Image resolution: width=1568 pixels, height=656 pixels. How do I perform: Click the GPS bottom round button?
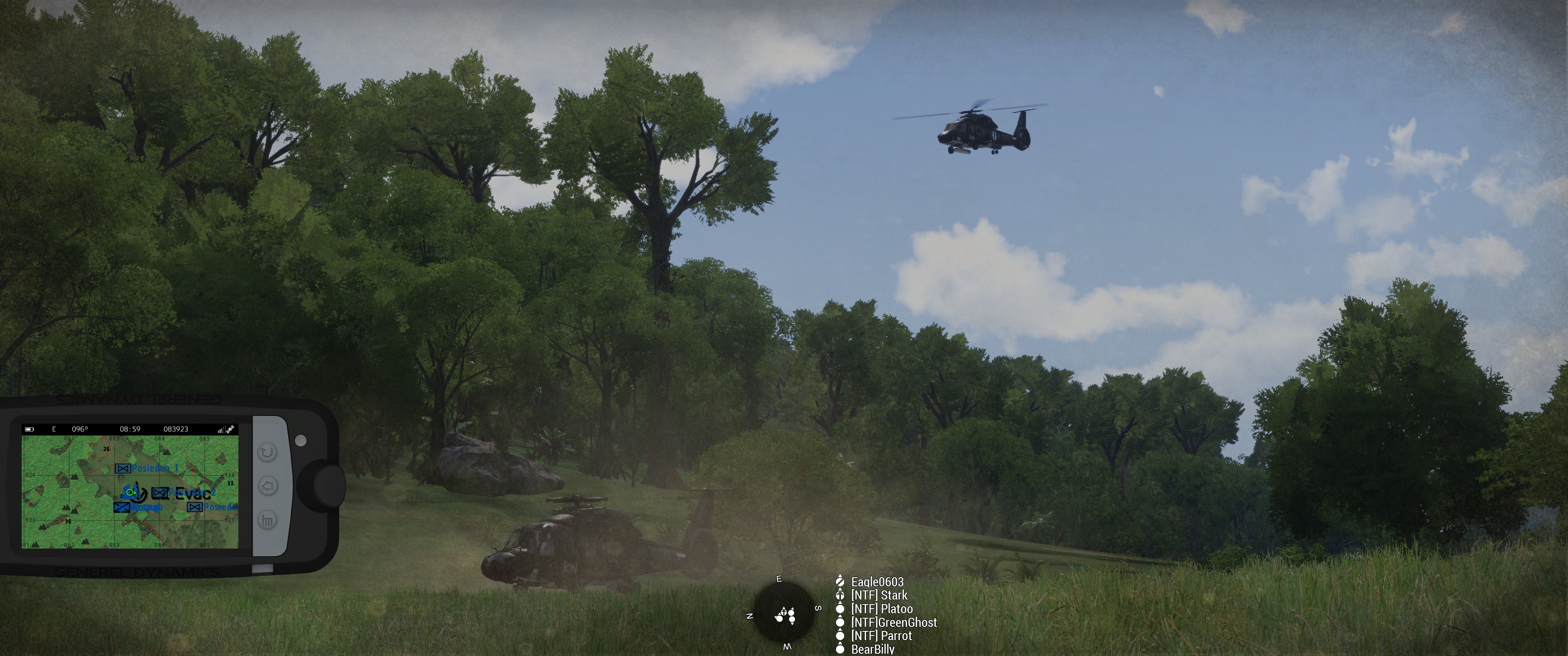click(267, 520)
